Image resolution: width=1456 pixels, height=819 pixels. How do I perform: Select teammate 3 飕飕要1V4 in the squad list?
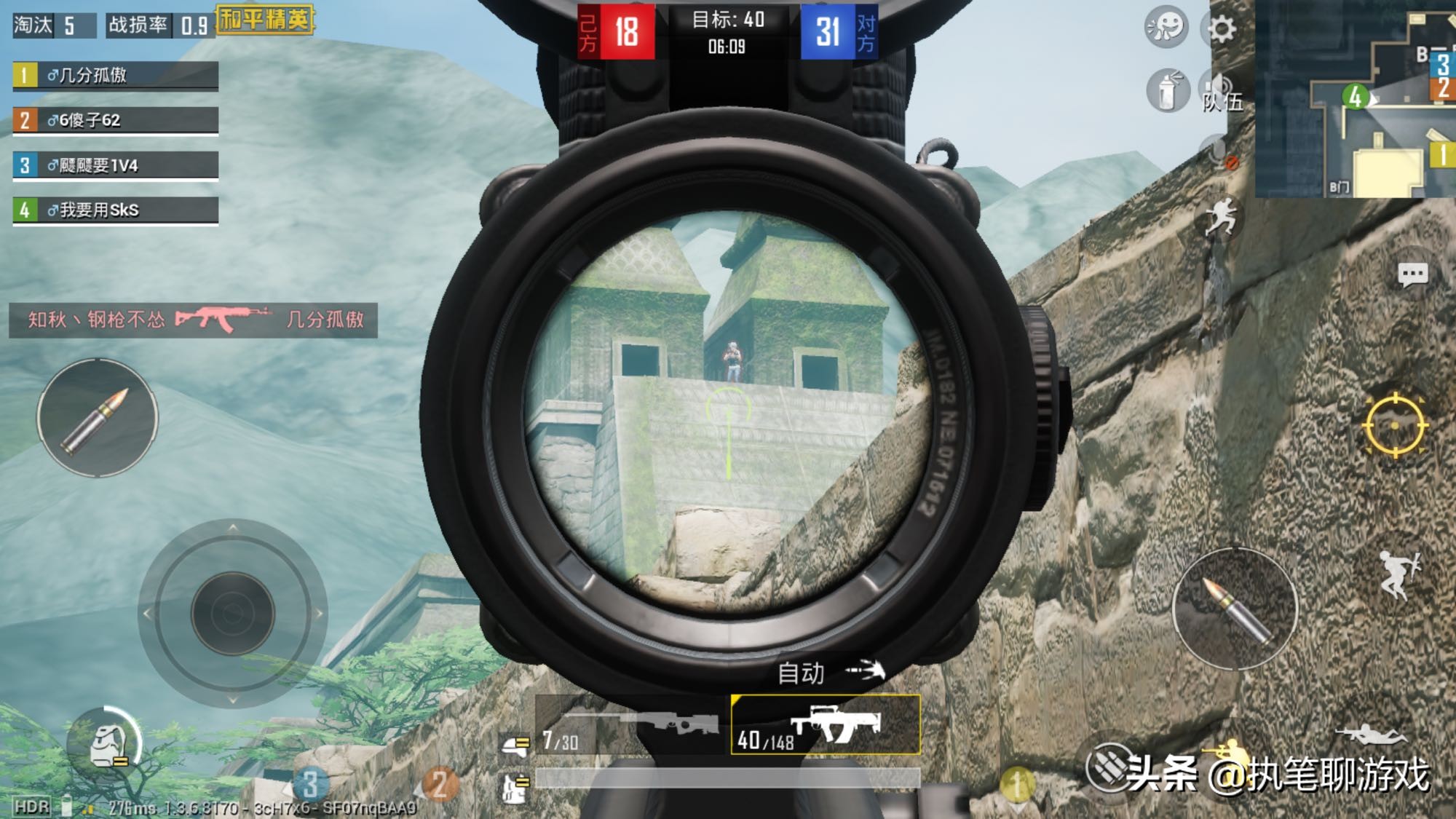coord(115,166)
